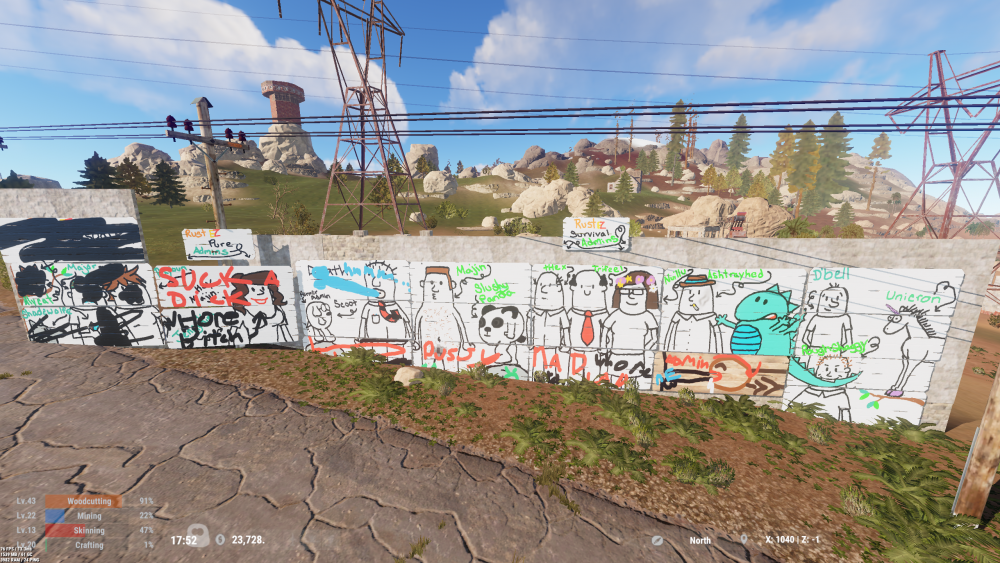The image size is (1000, 563).
Task: Click the compass icon beside North
Action: point(657,540)
